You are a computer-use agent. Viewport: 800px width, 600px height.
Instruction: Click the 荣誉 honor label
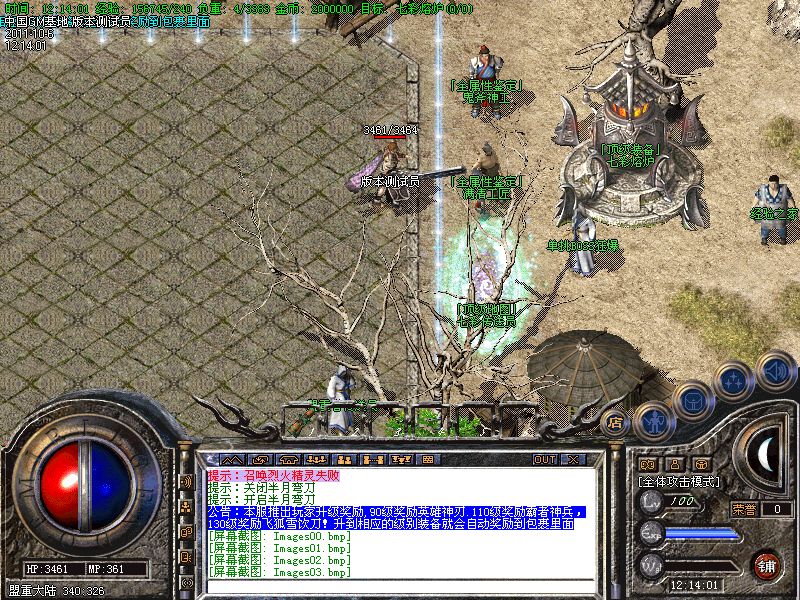click(744, 509)
